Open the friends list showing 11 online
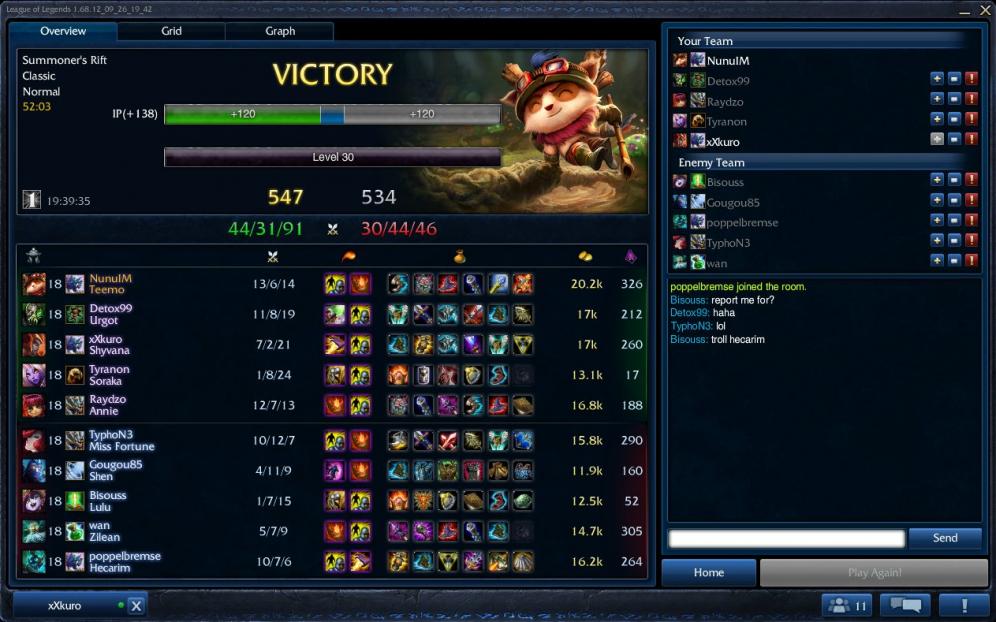996x622 pixels. point(848,605)
